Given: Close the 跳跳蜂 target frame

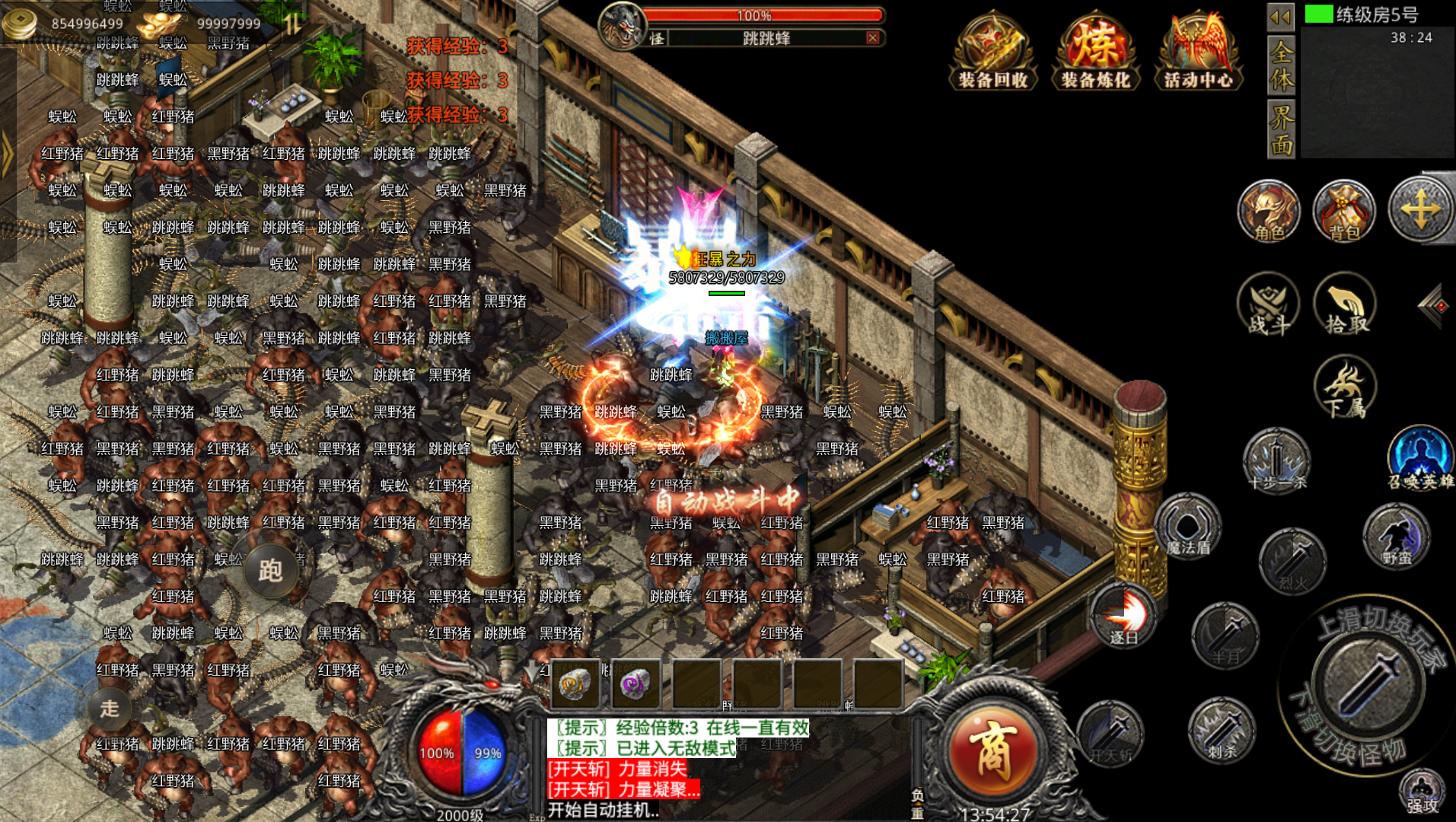Looking at the screenshot, I should click(x=873, y=38).
